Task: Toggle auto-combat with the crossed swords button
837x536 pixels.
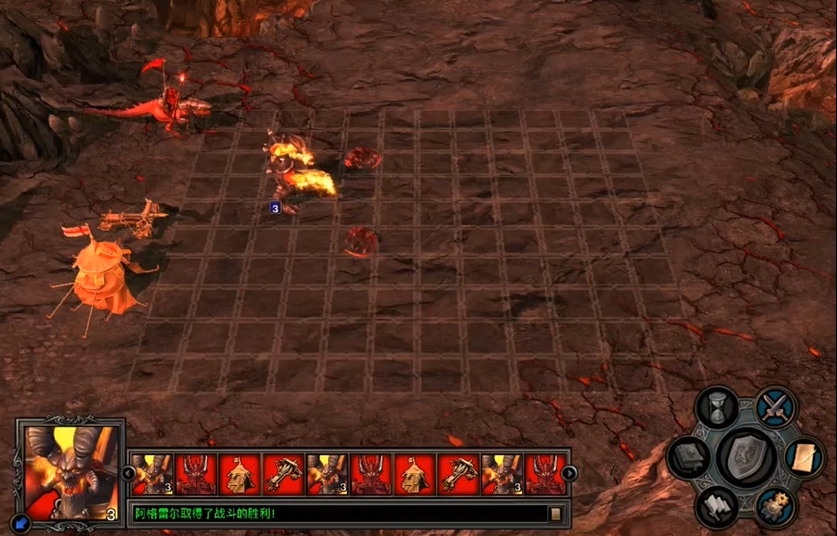Action: (x=775, y=406)
